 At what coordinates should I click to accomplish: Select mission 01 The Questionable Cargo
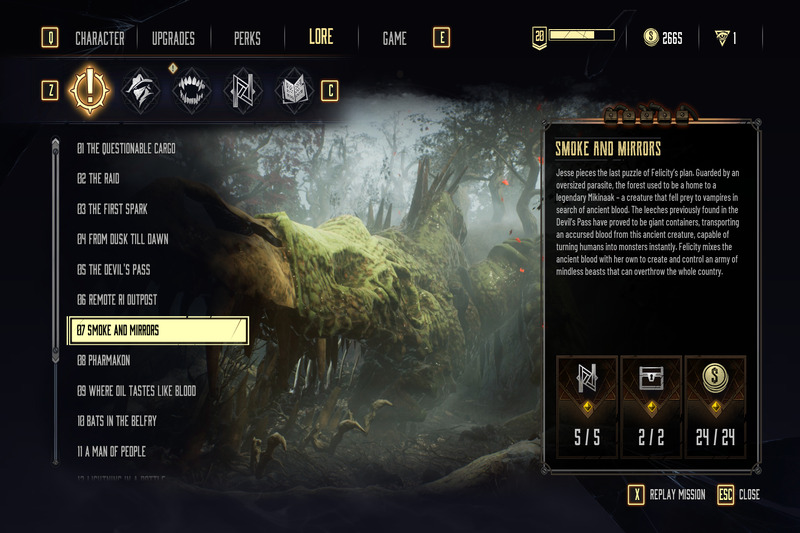tap(126, 149)
